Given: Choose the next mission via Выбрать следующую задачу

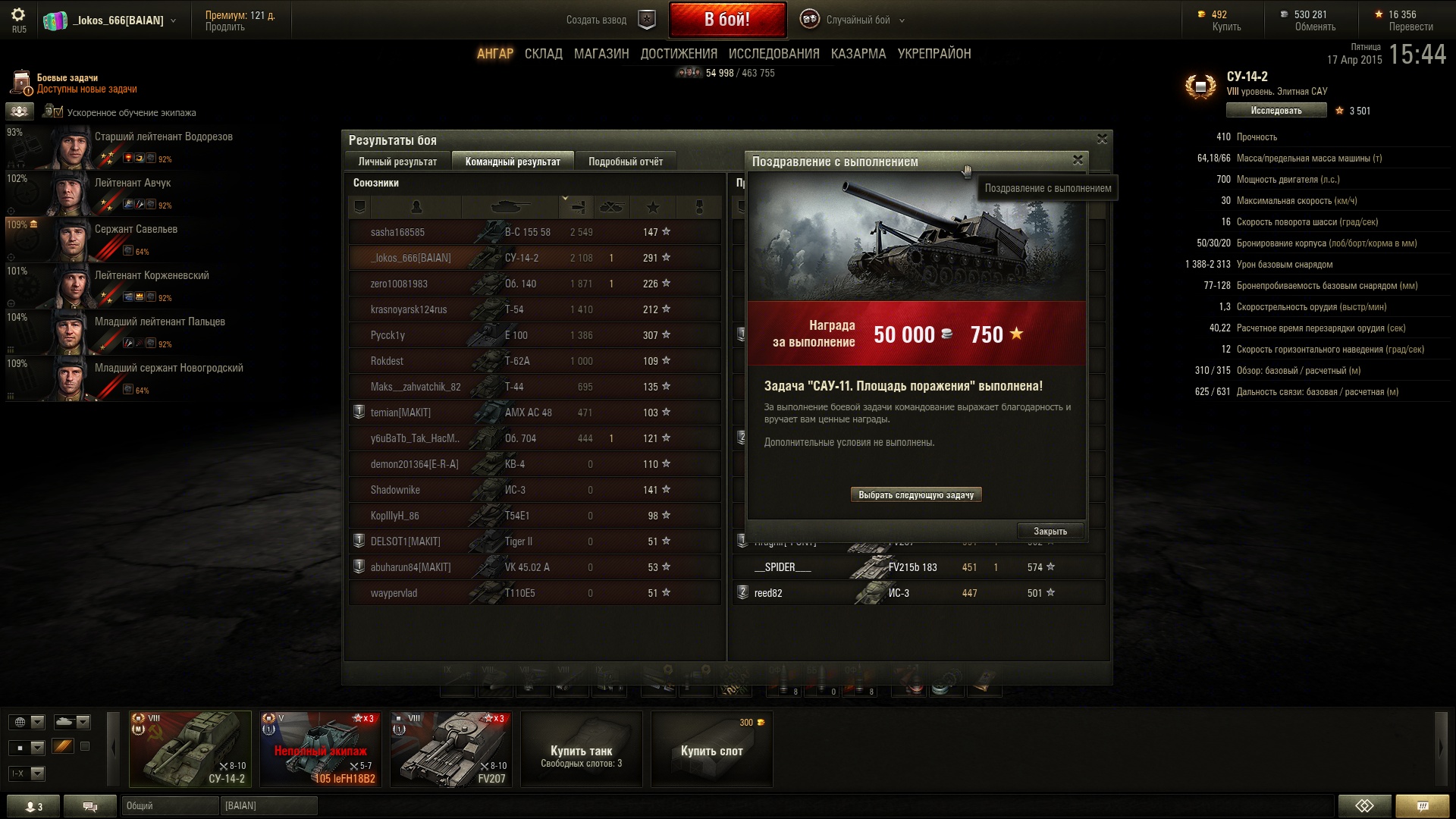Looking at the screenshot, I should point(915,495).
